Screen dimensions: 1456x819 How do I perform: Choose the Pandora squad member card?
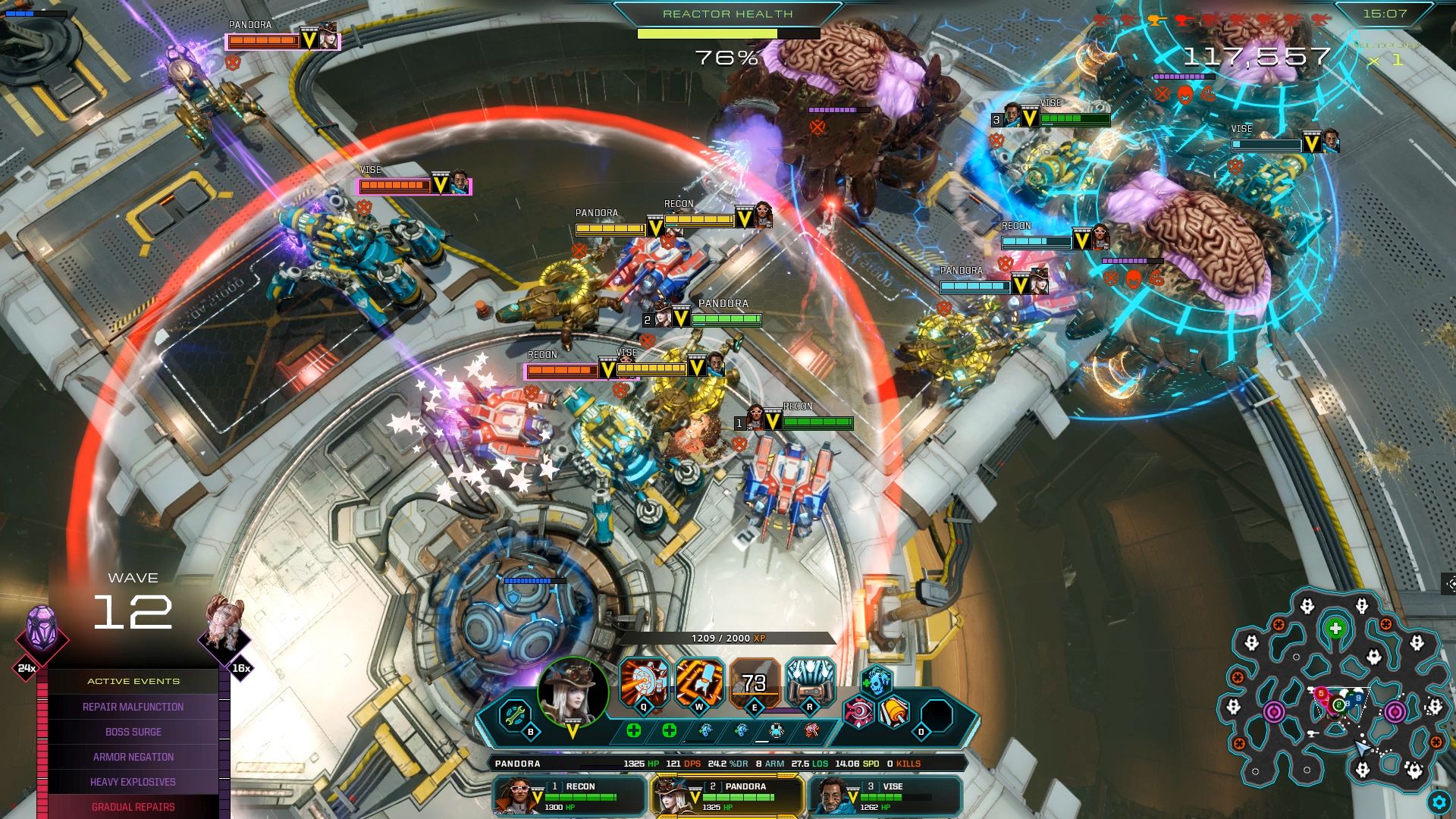pyautogui.click(x=727, y=795)
